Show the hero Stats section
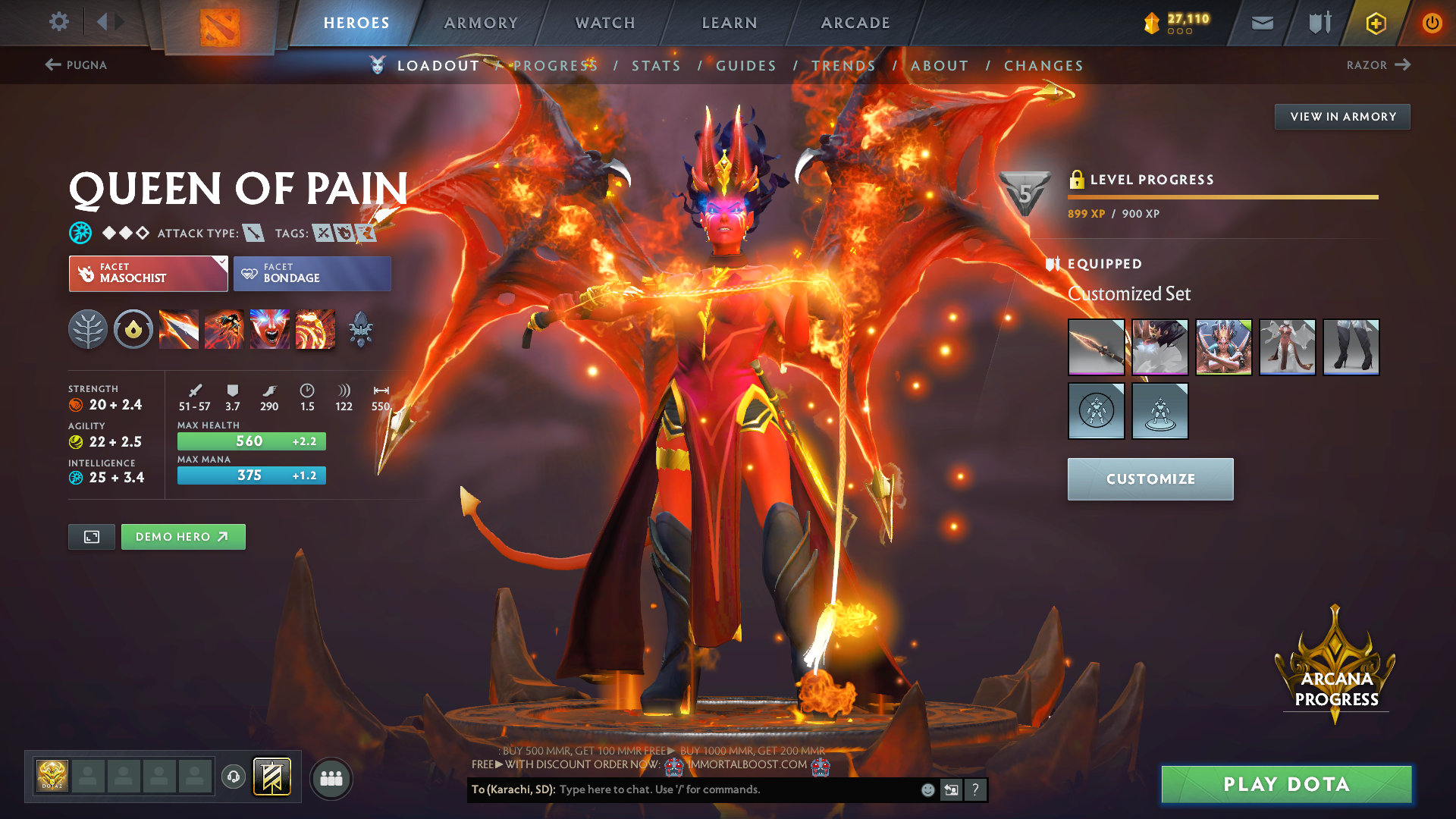Image resolution: width=1456 pixels, height=819 pixels. 656,66
